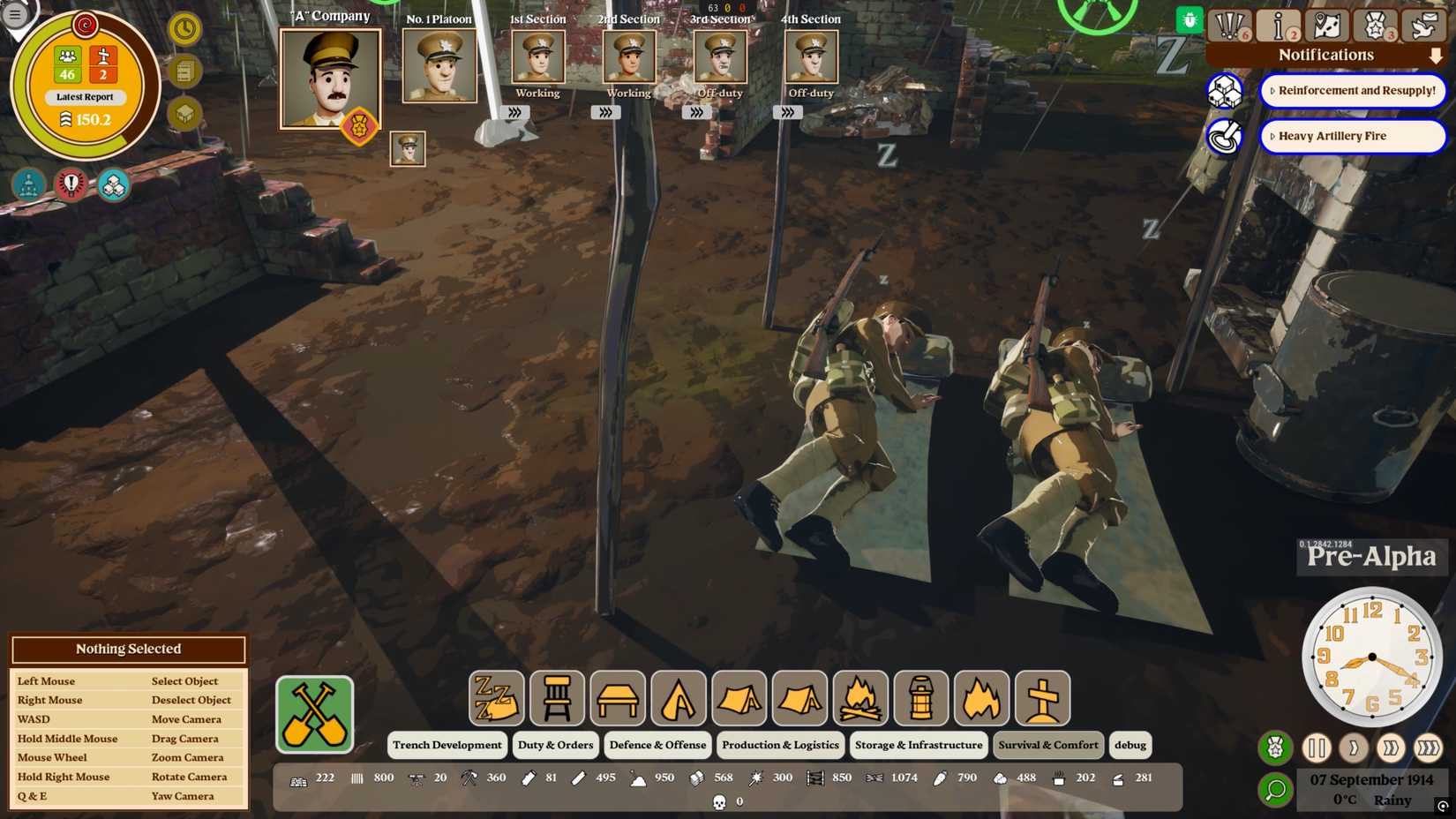Open the map notifications icon

[x=1325, y=24]
